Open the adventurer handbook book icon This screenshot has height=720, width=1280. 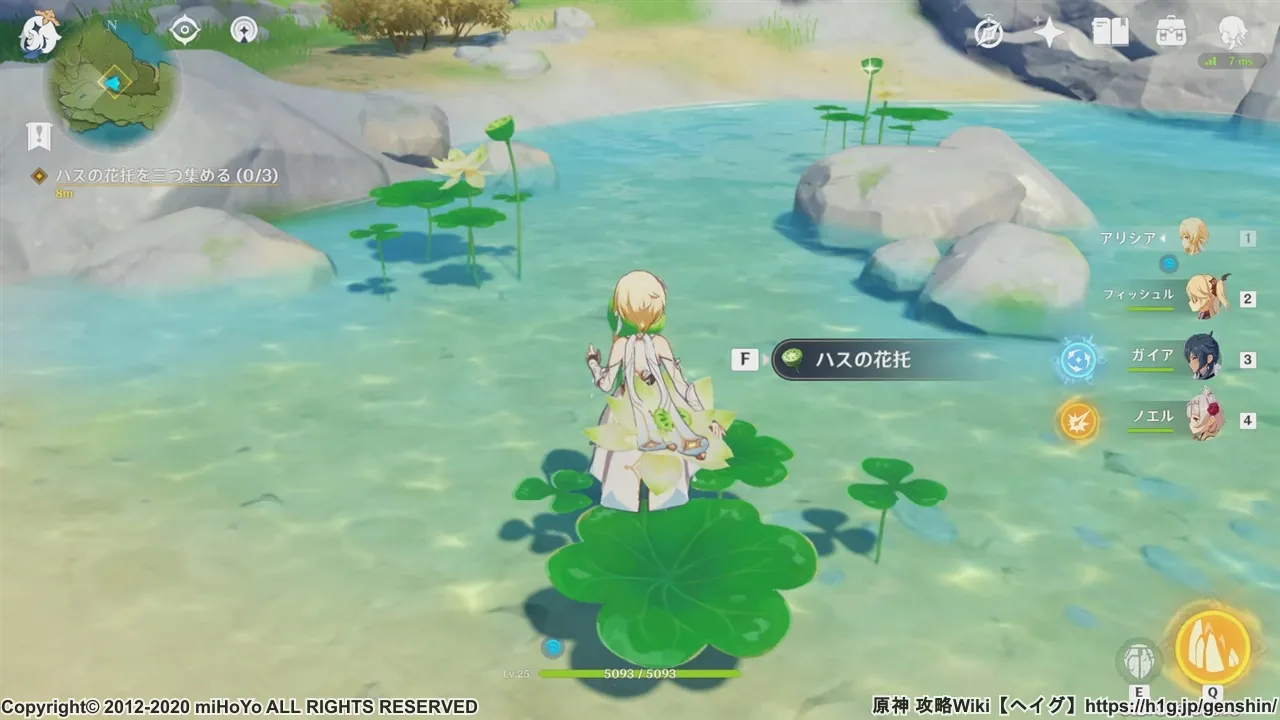[x=1110, y=33]
